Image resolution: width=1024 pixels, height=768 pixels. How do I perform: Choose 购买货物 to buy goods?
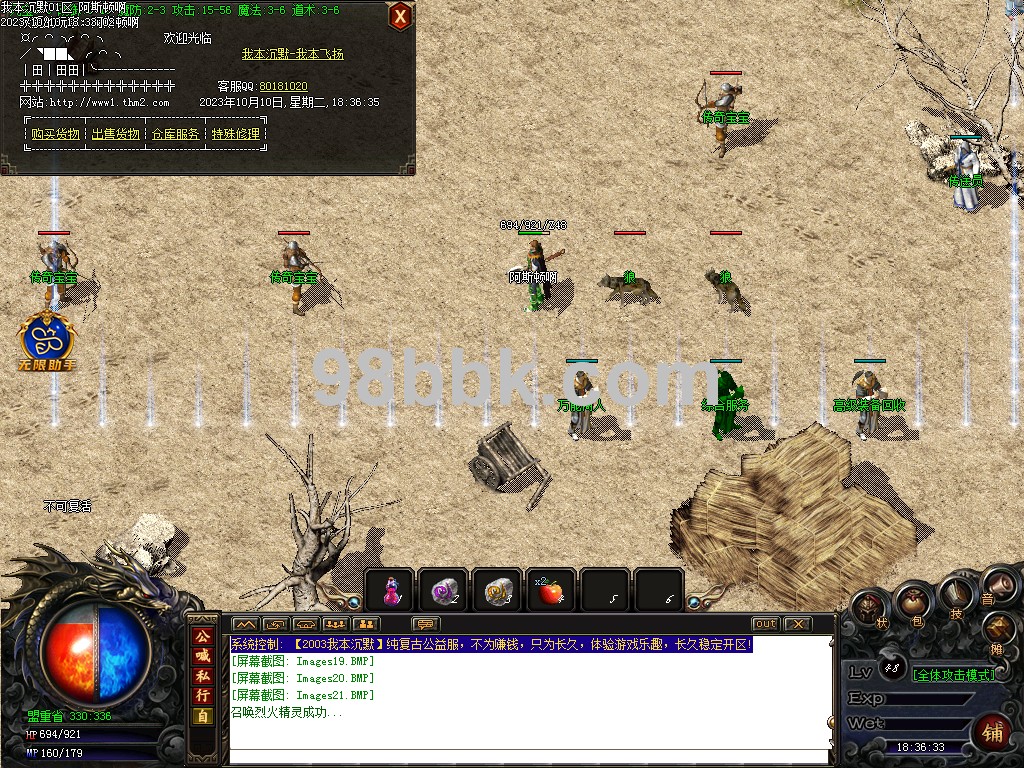(55, 134)
